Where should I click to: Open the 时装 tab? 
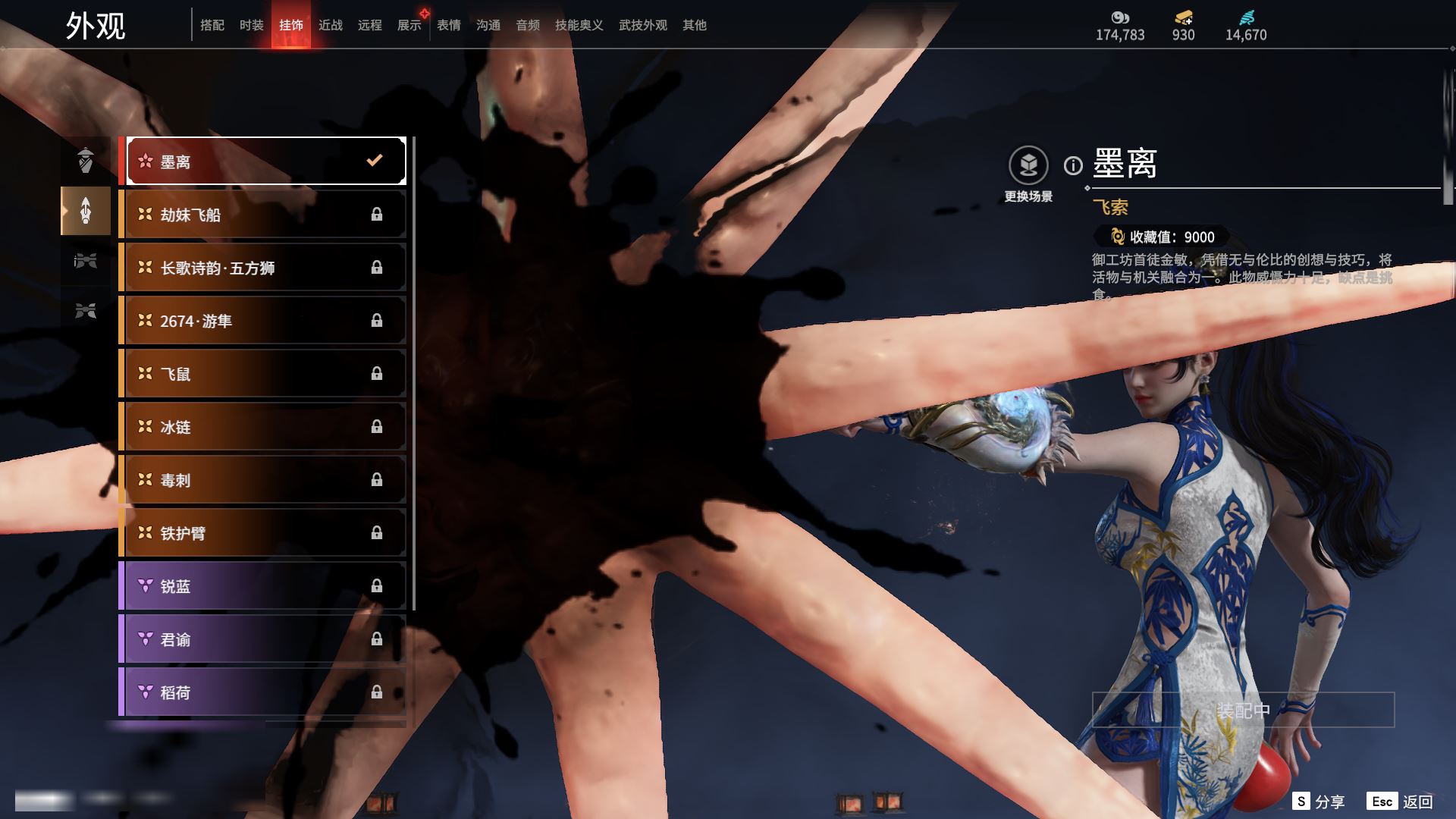[x=252, y=25]
